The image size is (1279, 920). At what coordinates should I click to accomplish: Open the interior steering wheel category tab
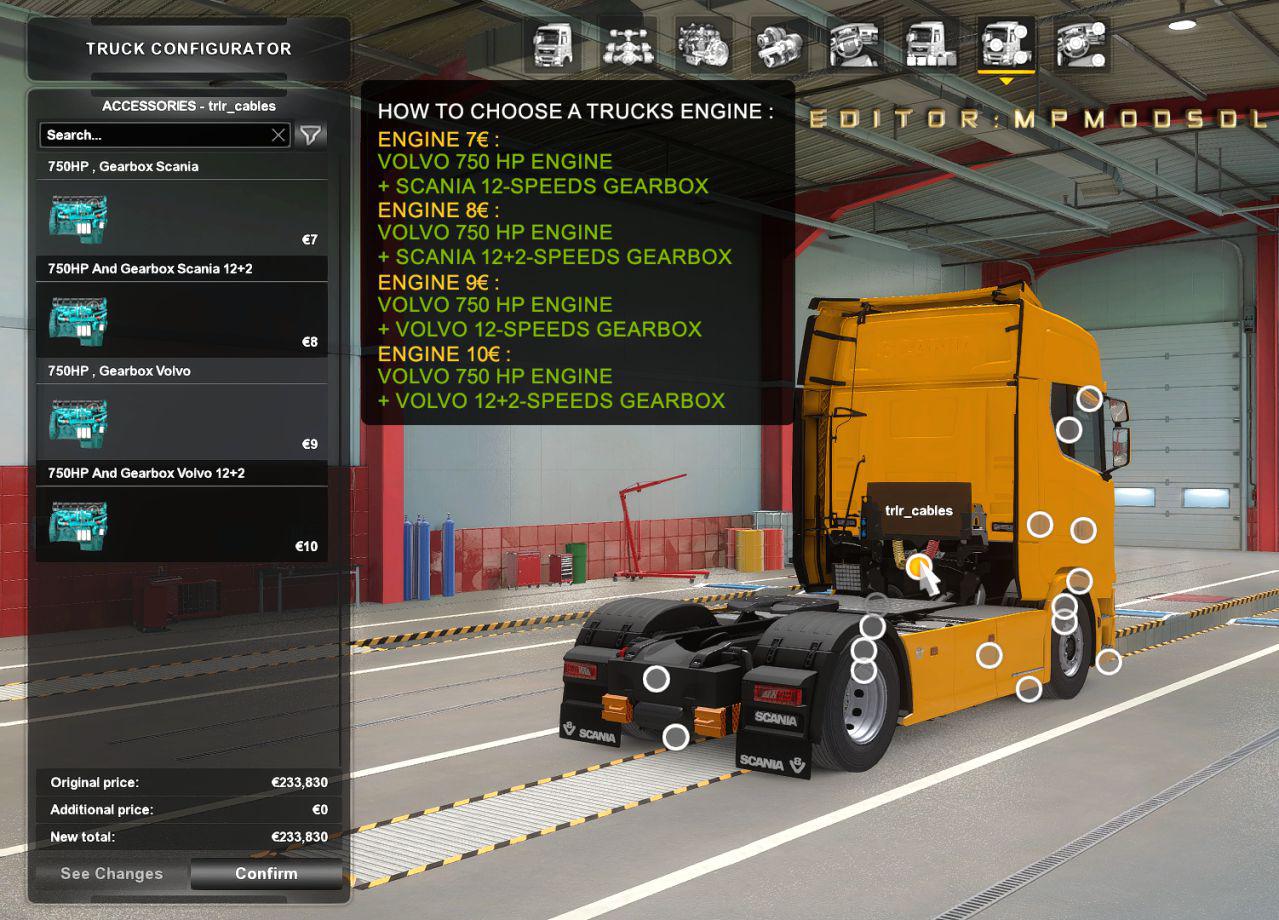pyautogui.click(x=855, y=45)
